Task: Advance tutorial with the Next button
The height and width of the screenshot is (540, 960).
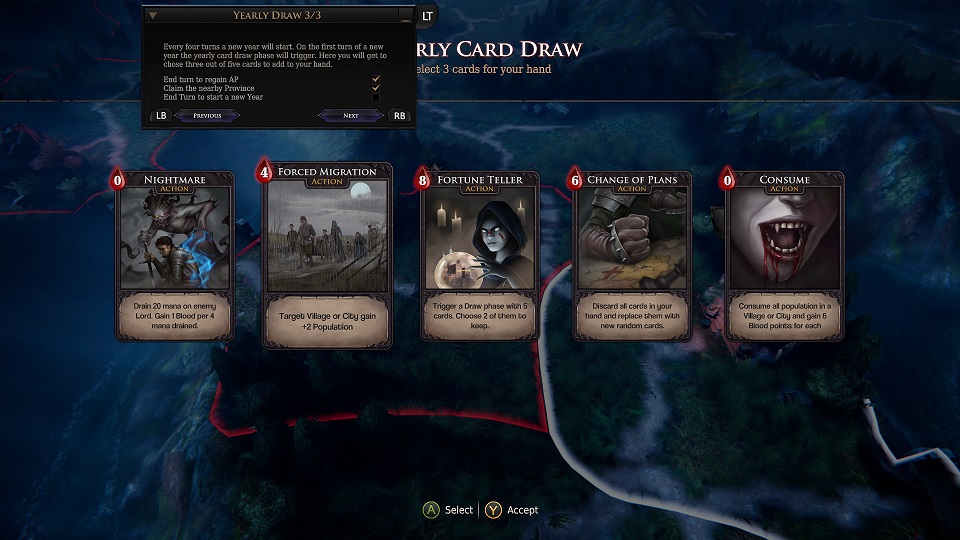Action: point(351,115)
